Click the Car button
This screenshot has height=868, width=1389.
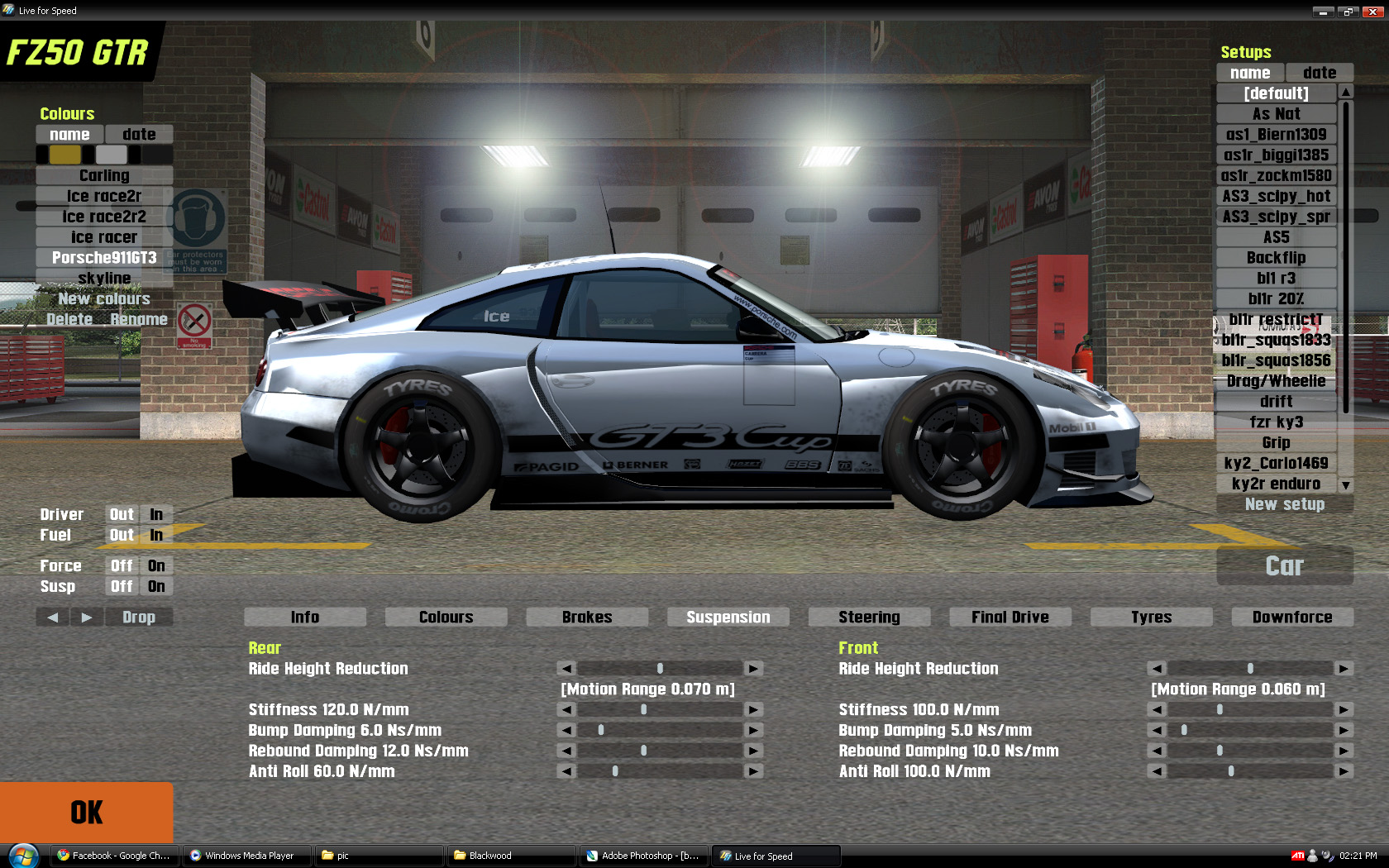1284,566
